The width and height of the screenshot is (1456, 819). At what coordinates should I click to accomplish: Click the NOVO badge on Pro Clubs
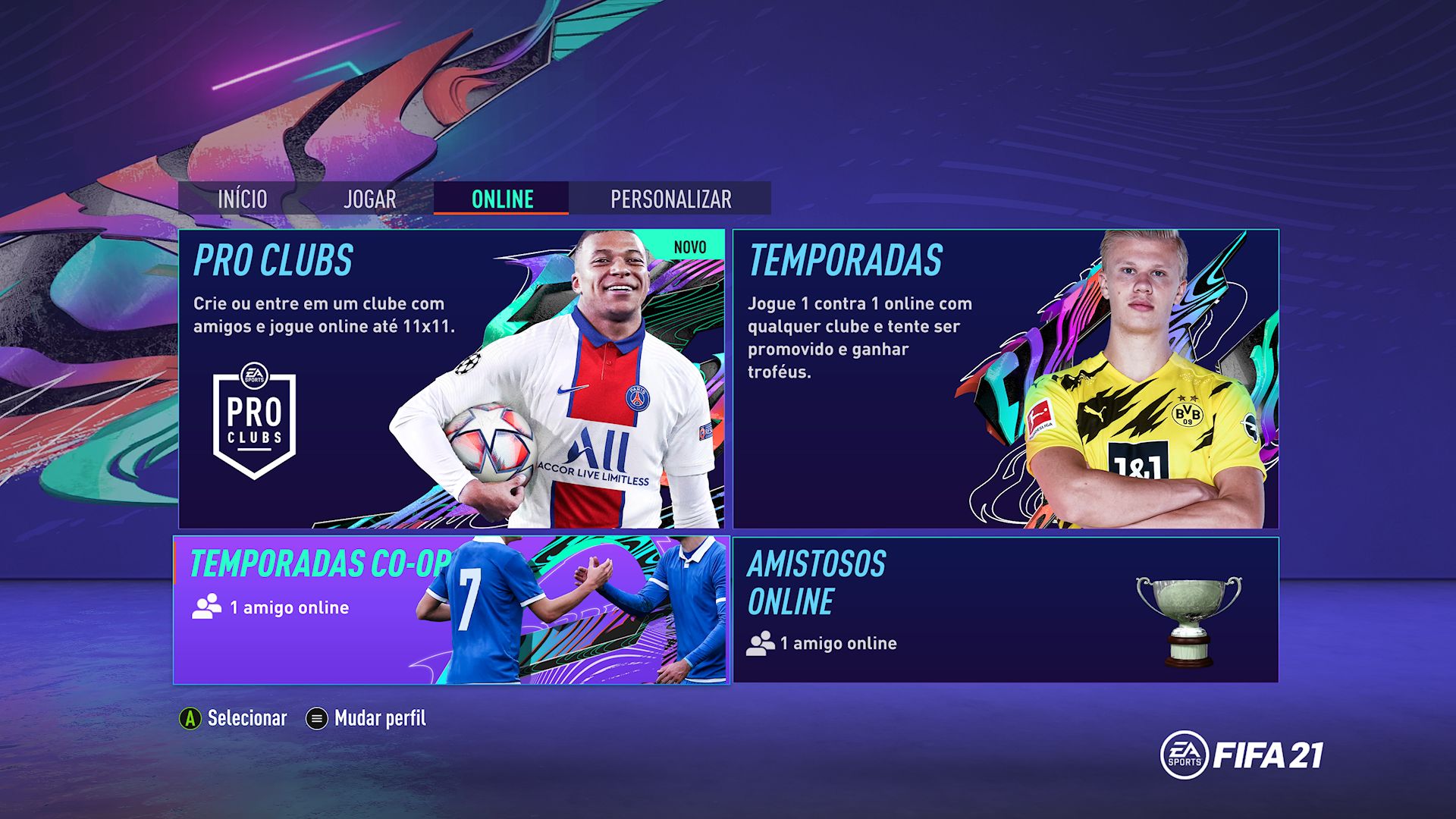(x=689, y=246)
